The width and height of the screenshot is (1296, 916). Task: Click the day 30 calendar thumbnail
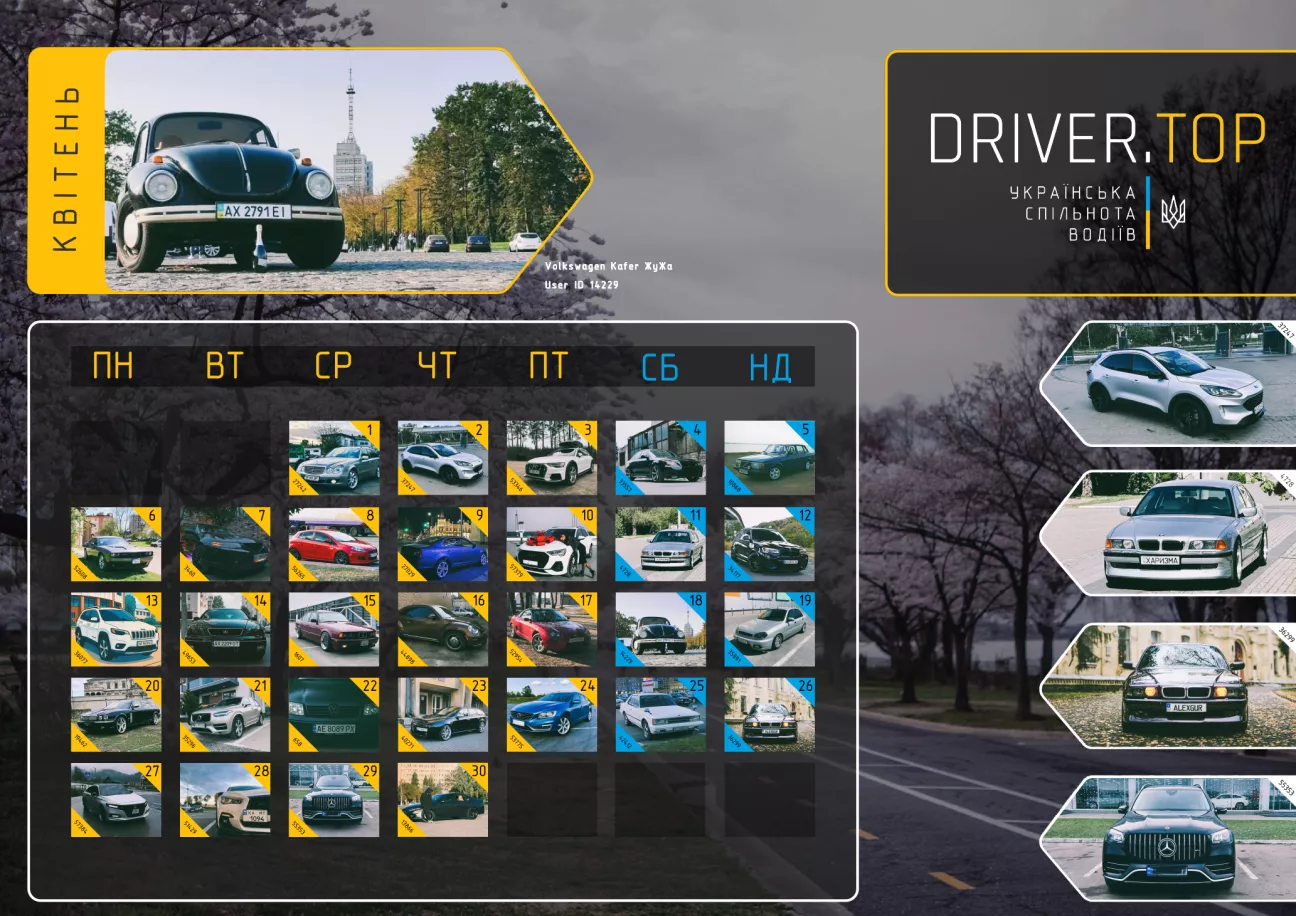(442, 800)
